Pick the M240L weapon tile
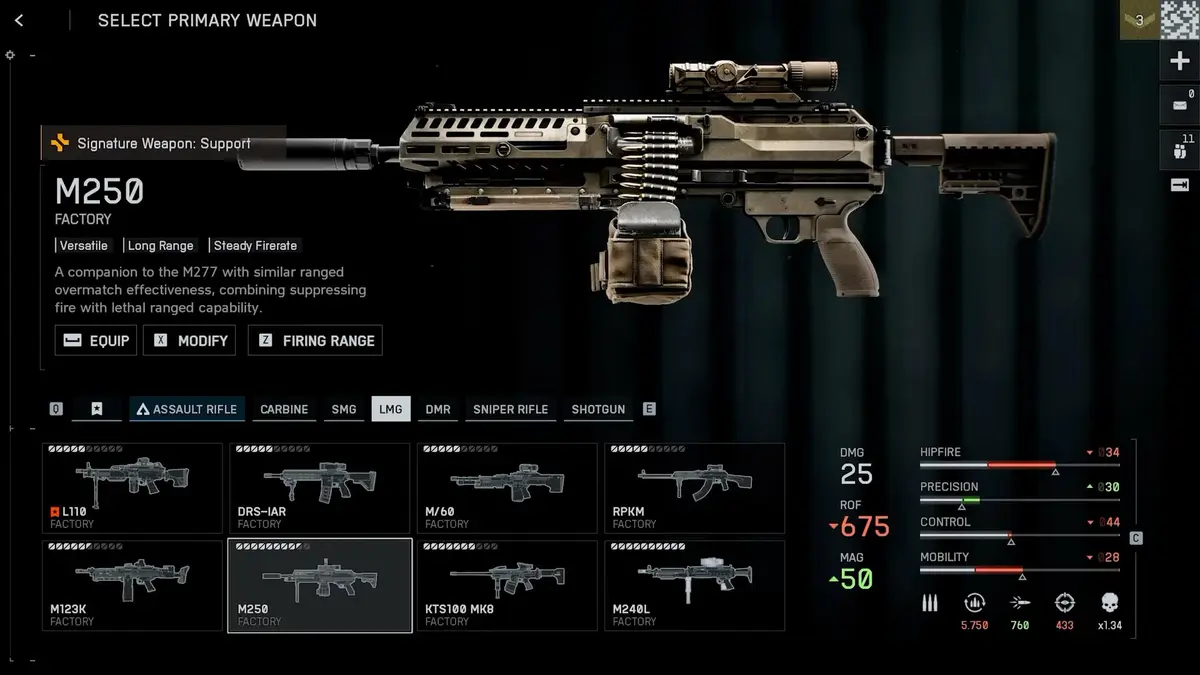Viewport: 1200px width, 675px height. coord(694,585)
